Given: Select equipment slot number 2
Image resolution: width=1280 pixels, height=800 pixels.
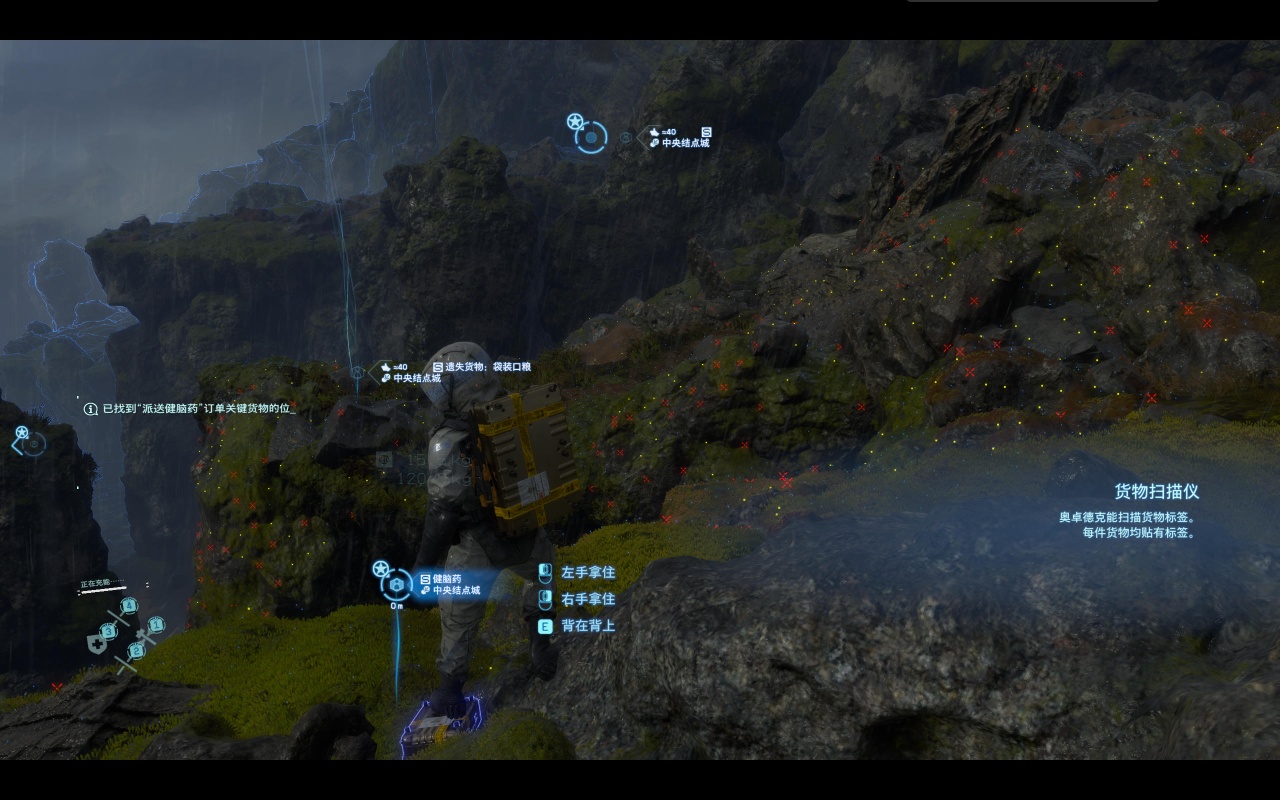Looking at the screenshot, I should click(x=137, y=651).
